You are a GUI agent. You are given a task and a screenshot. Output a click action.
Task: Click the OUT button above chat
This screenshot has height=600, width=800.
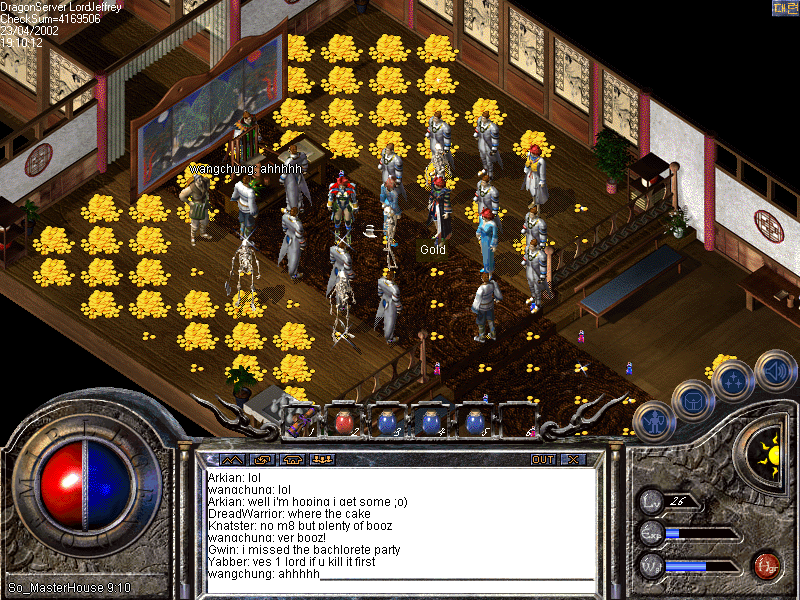[x=542, y=460]
